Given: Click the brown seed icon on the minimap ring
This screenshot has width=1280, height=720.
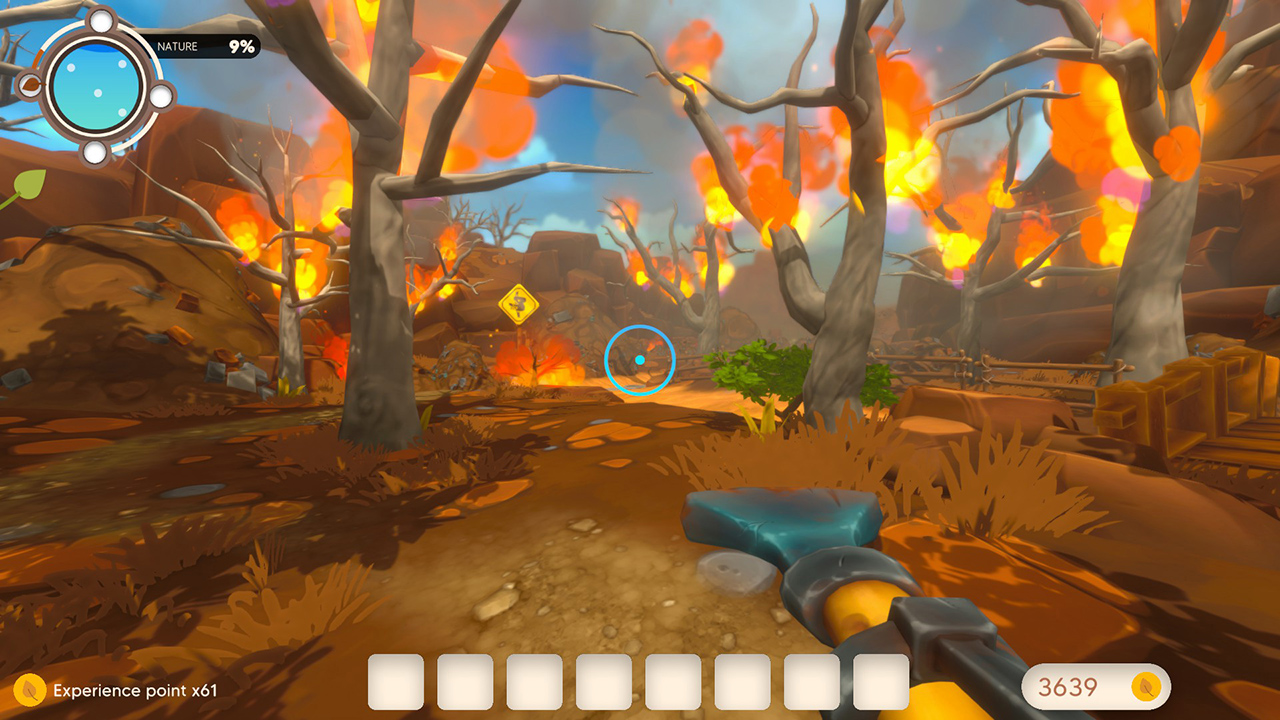Looking at the screenshot, I should (x=30, y=84).
